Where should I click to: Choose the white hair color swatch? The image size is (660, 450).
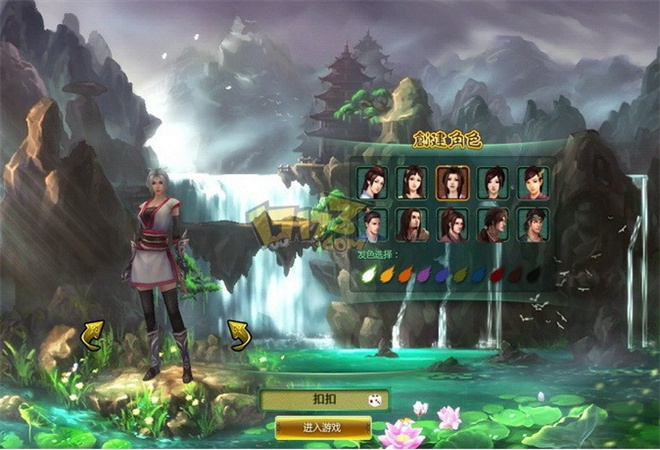tap(367, 273)
